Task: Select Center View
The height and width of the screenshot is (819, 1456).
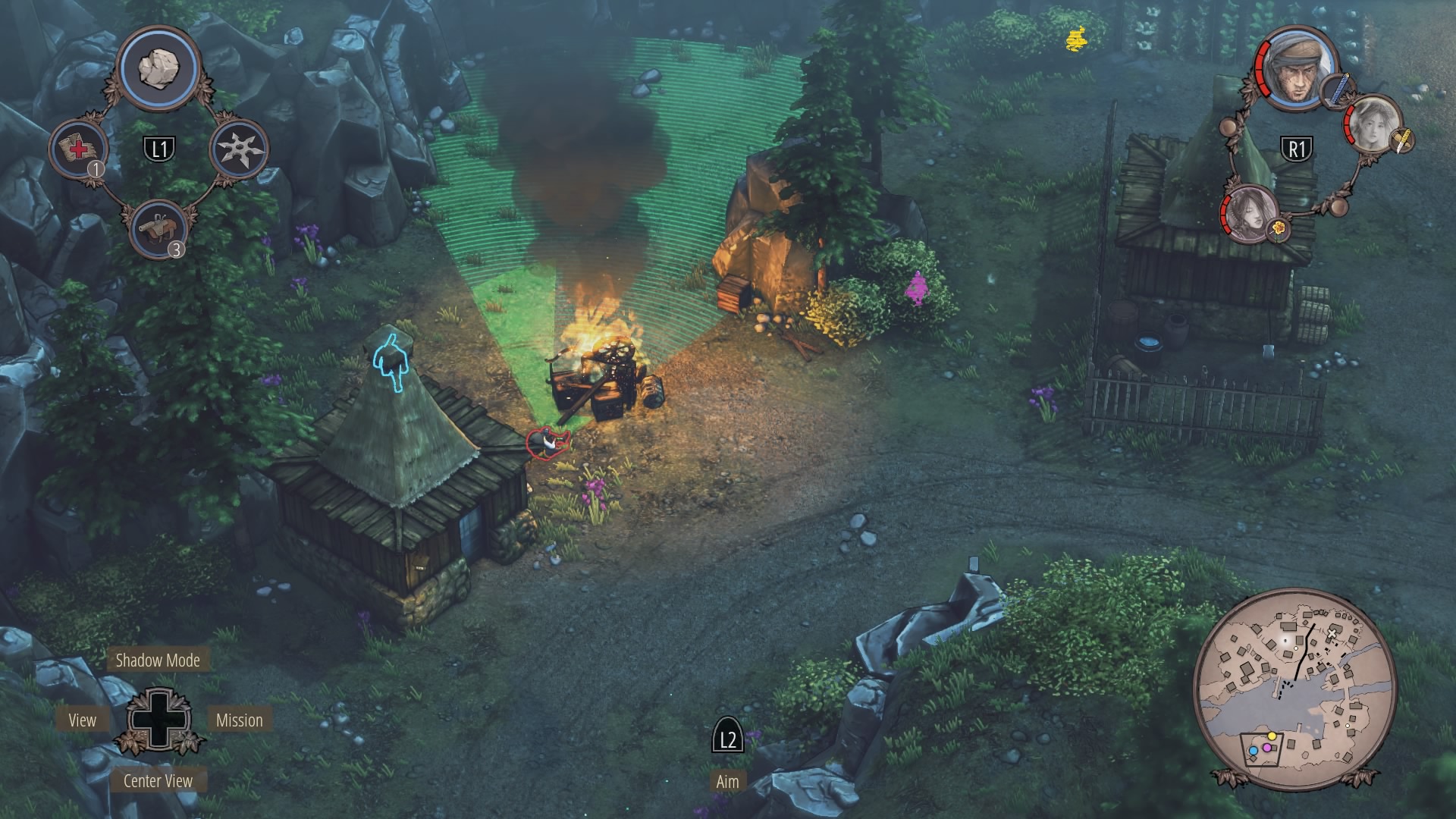Action: [158, 781]
